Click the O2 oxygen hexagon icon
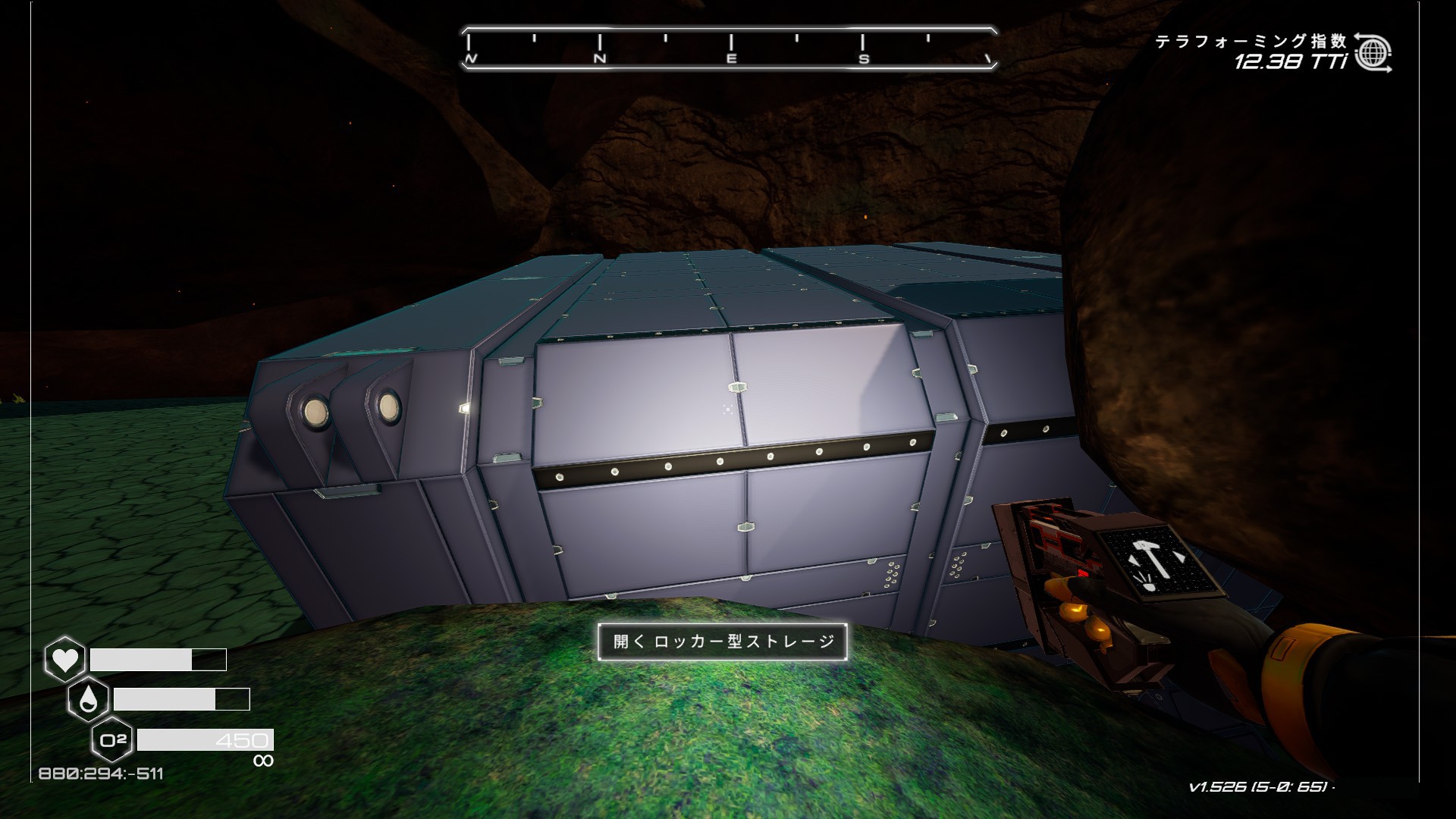 click(x=112, y=739)
